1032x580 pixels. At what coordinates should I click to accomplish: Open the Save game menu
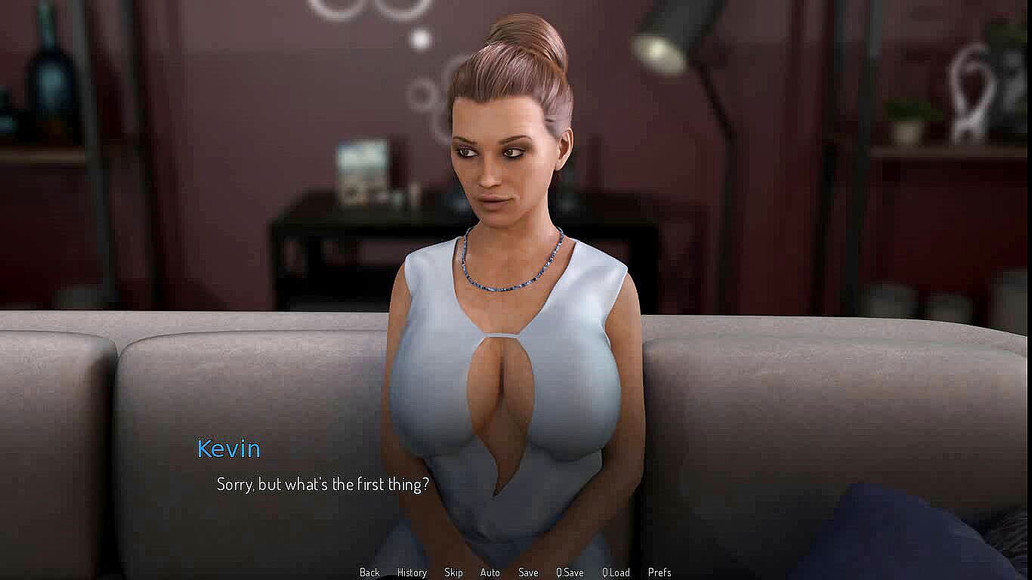point(528,572)
